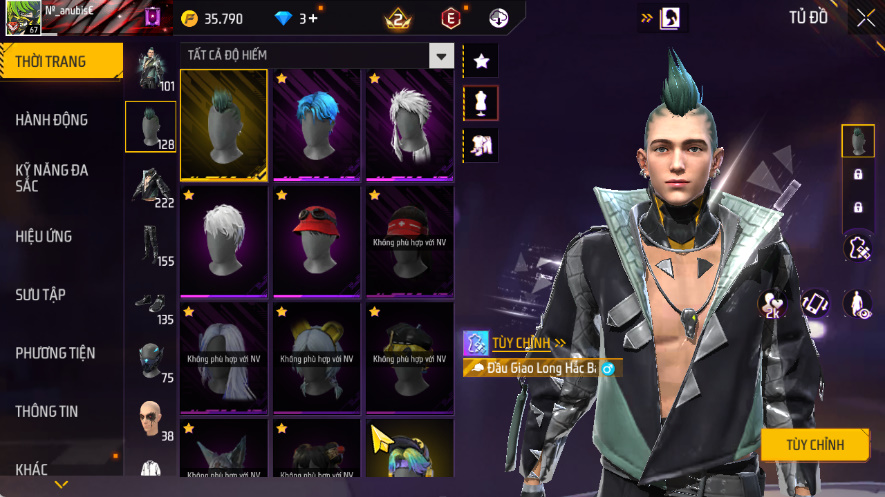This screenshot has width=885, height=497.
Task: Choose the red bucket hat with goggles
Action: [x=316, y=240]
